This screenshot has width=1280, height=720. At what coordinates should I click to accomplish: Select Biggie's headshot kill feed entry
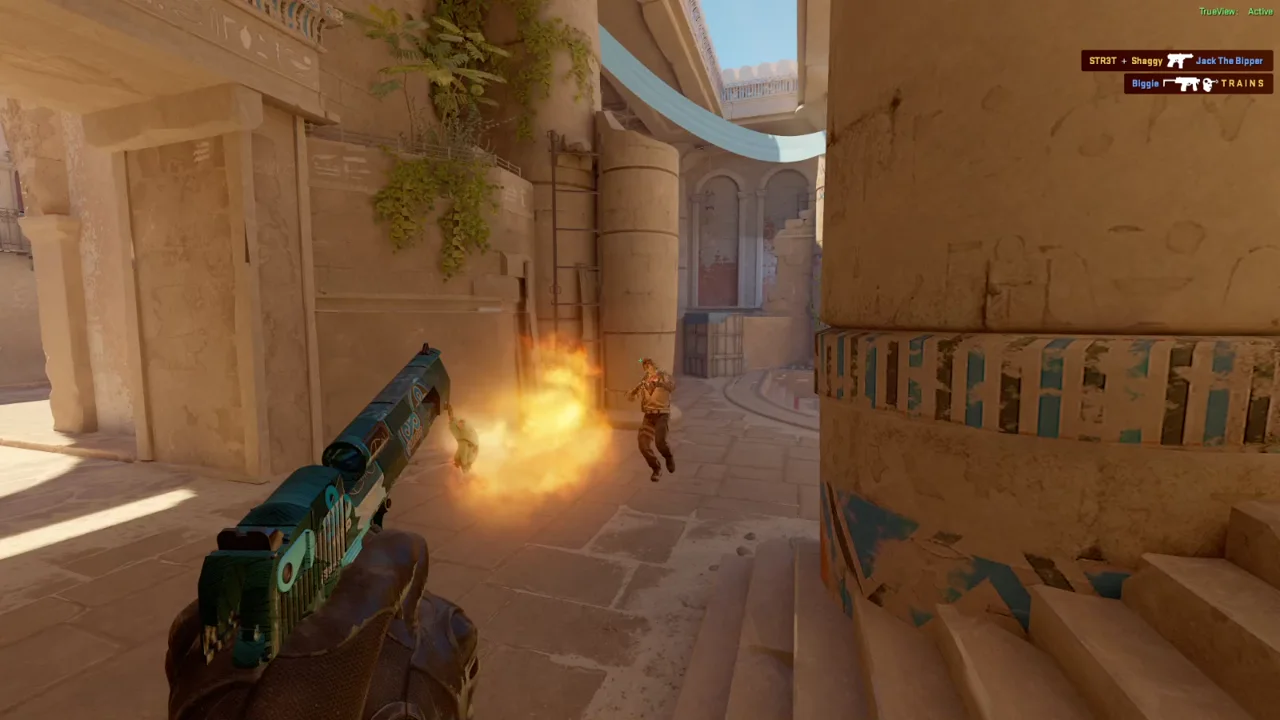click(x=1197, y=84)
